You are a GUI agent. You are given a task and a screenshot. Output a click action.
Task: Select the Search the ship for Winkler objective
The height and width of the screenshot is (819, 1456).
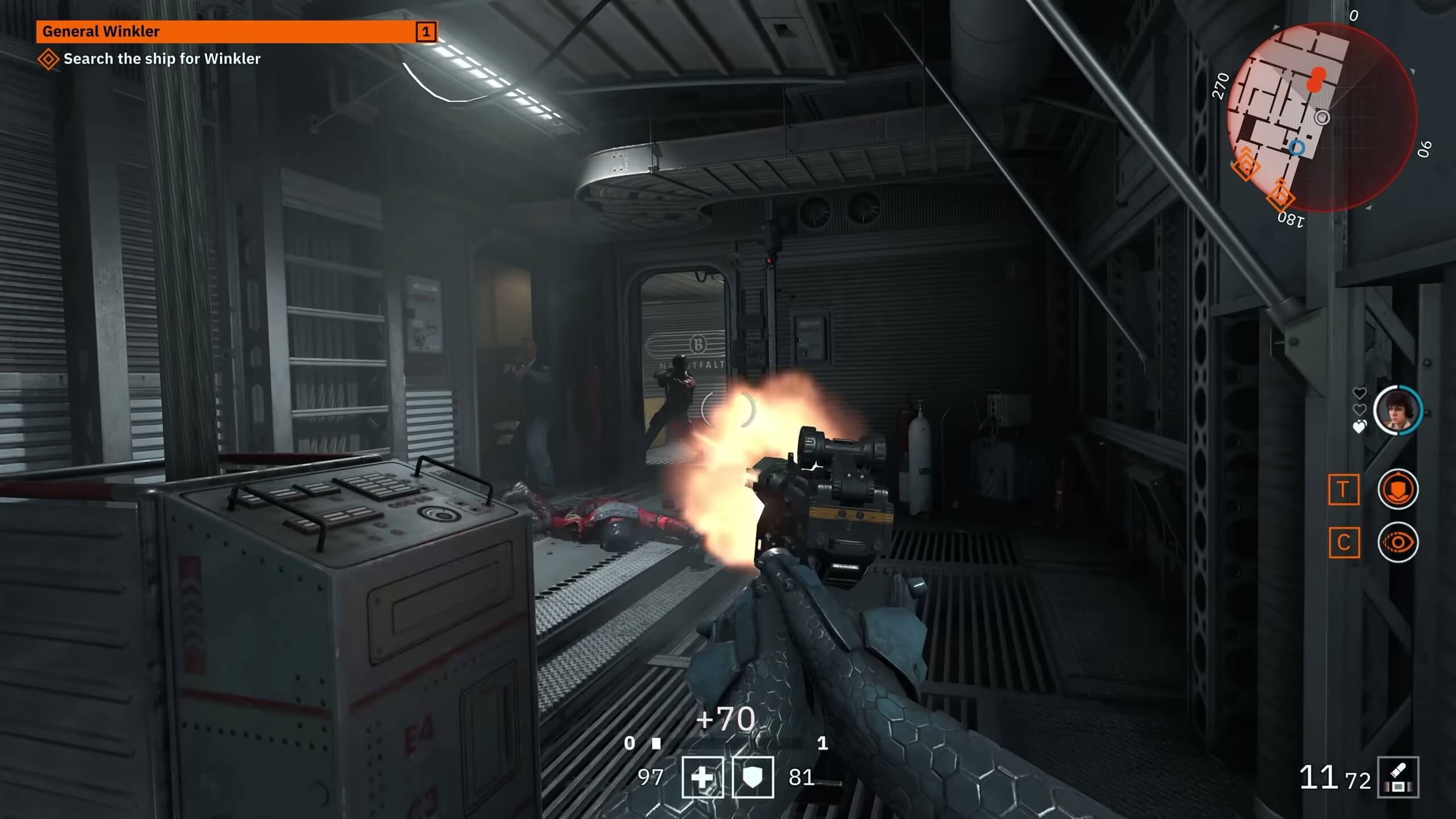pyautogui.click(x=162, y=59)
